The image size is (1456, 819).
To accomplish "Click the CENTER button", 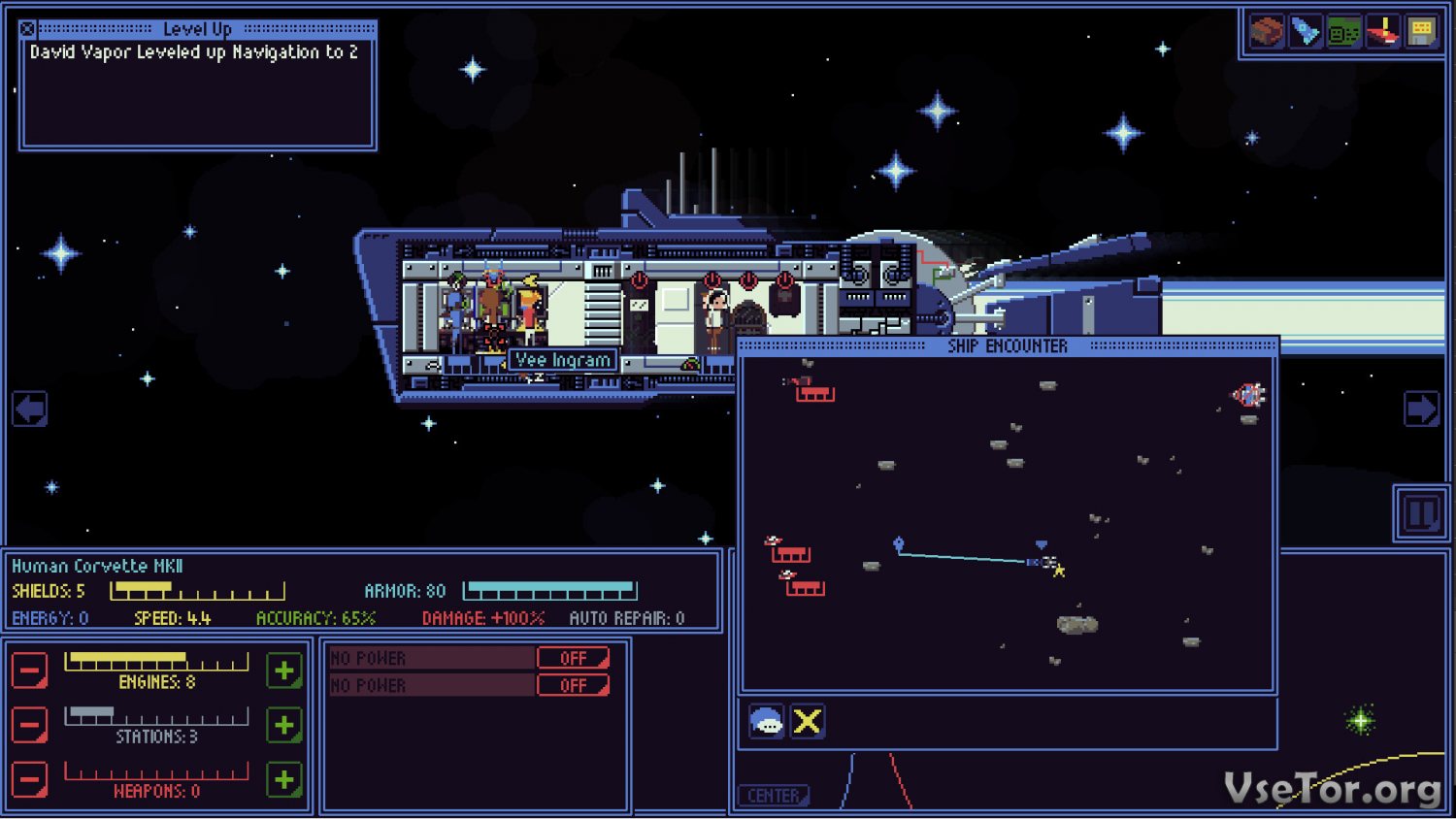I will pyautogui.click(x=774, y=796).
